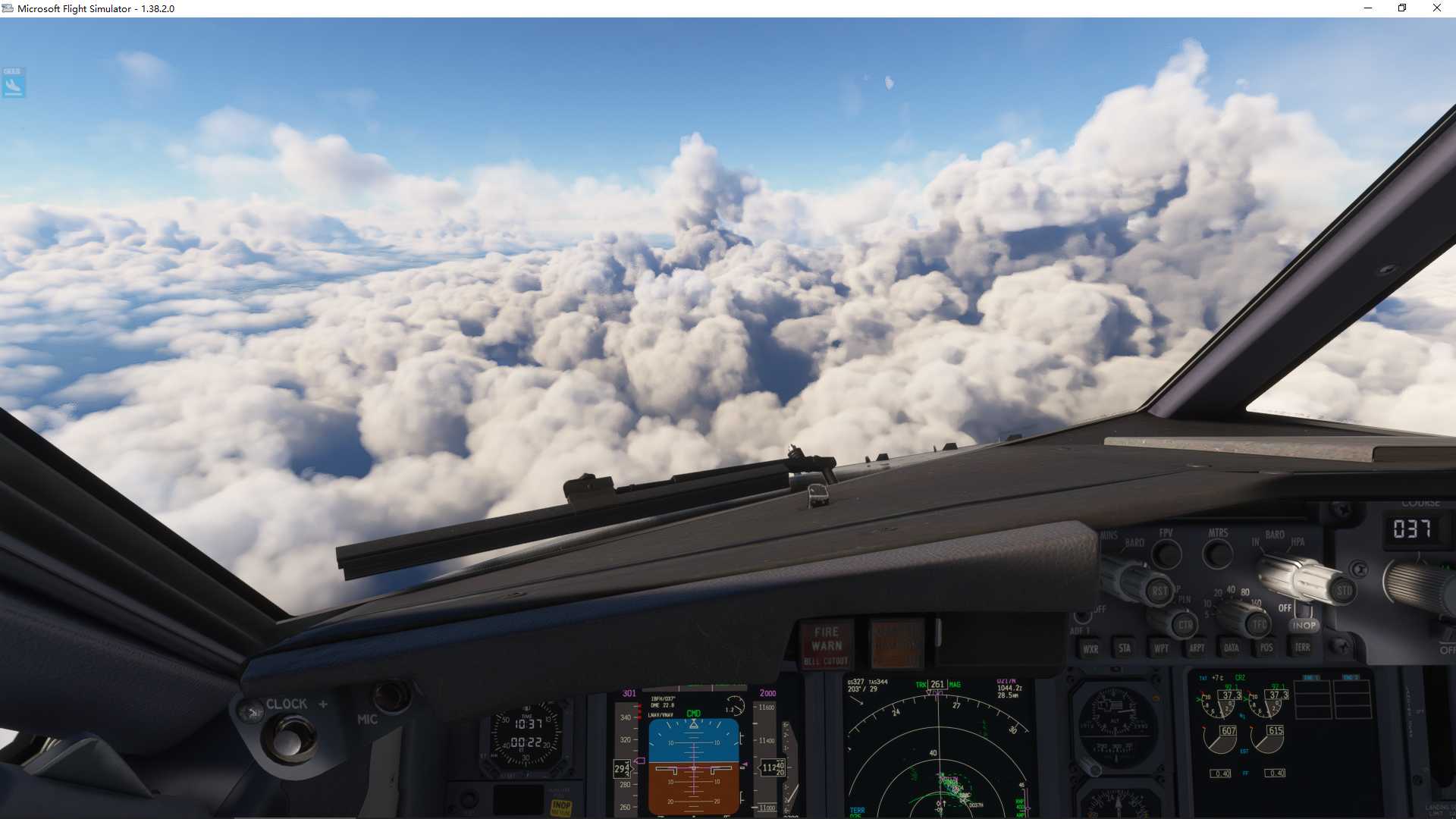The height and width of the screenshot is (819, 1456).
Task: Silence the FIRE WARN bell cutout light
Action: pos(827,645)
